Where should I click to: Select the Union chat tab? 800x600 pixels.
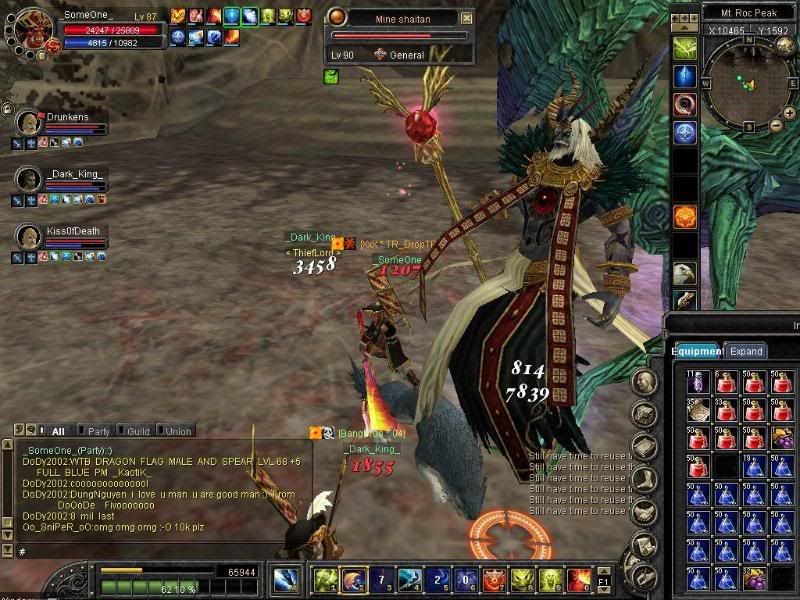[177, 431]
